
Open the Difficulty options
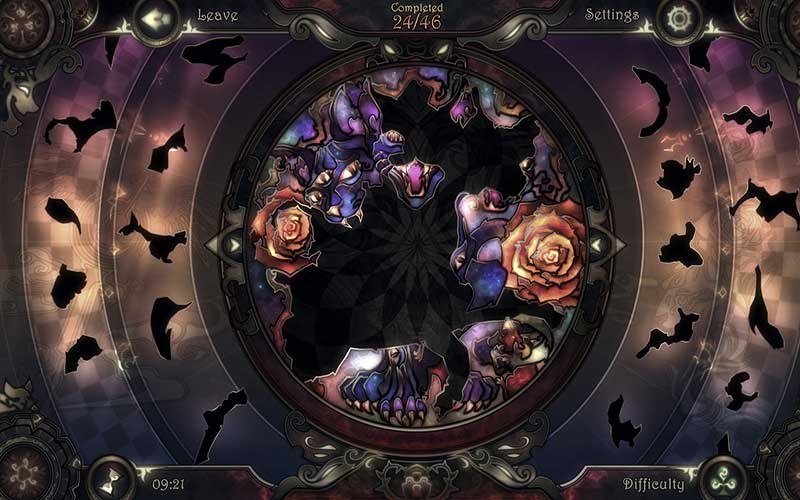point(721,479)
